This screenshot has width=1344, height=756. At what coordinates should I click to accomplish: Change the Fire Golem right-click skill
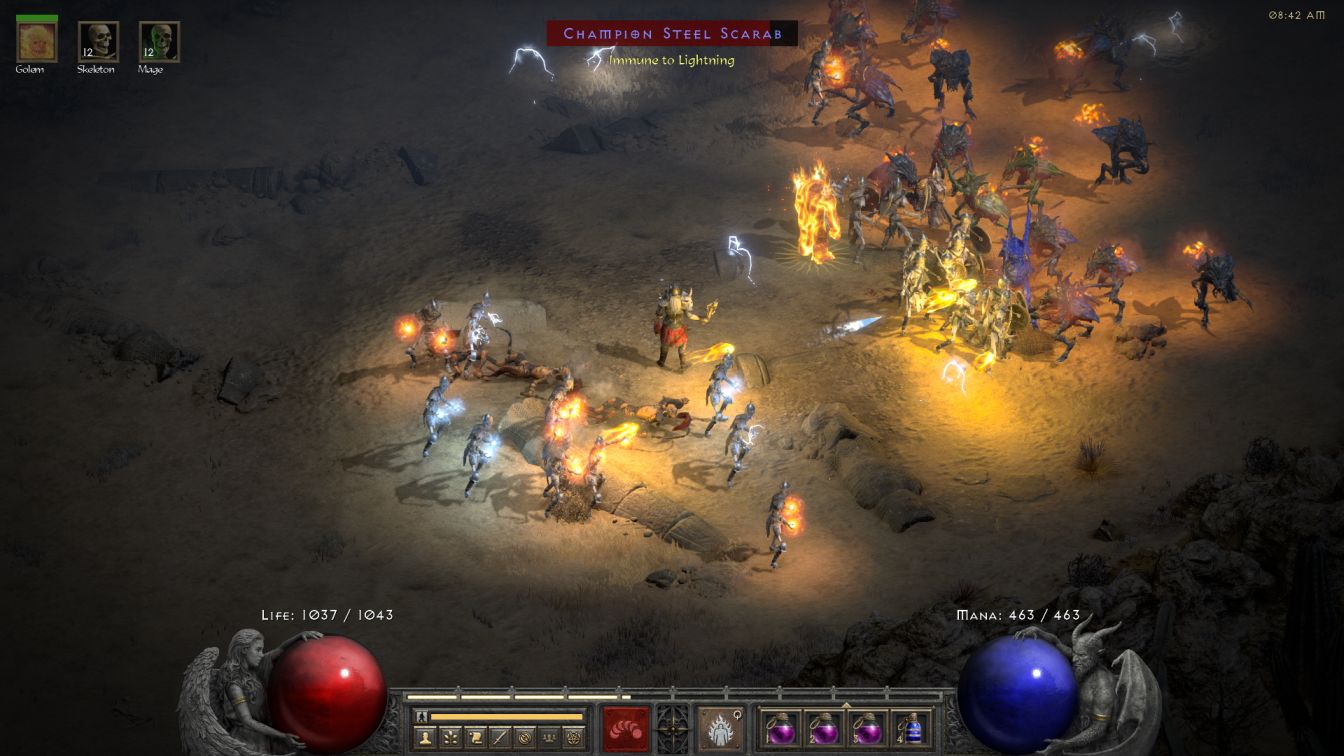pyautogui.click(x=720, y=728)
